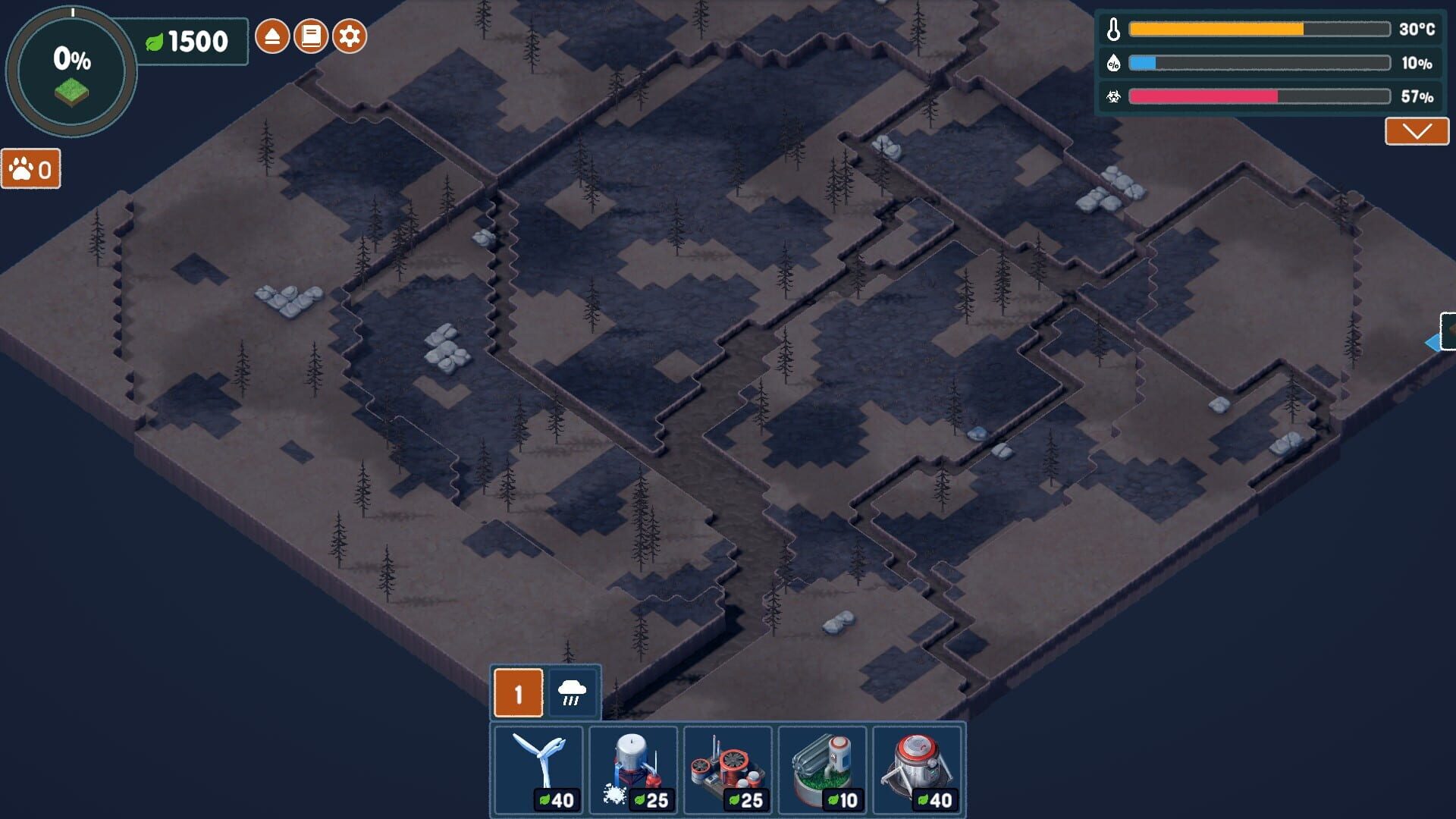
Task: Collapse the climate stats panel
Action: click(1415, 130)
